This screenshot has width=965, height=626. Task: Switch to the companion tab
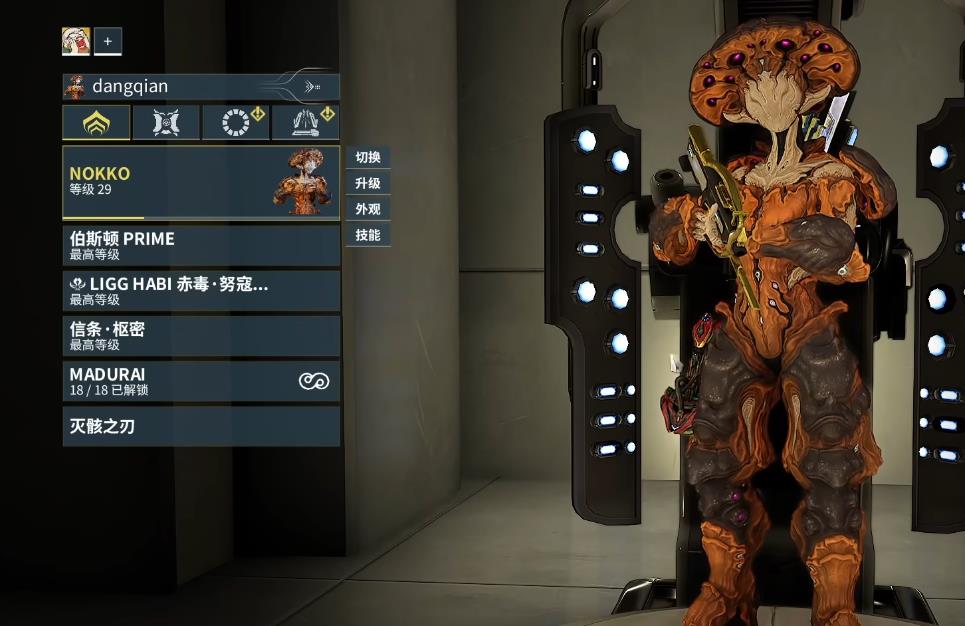pyautogui.click(x=166, y=123)
